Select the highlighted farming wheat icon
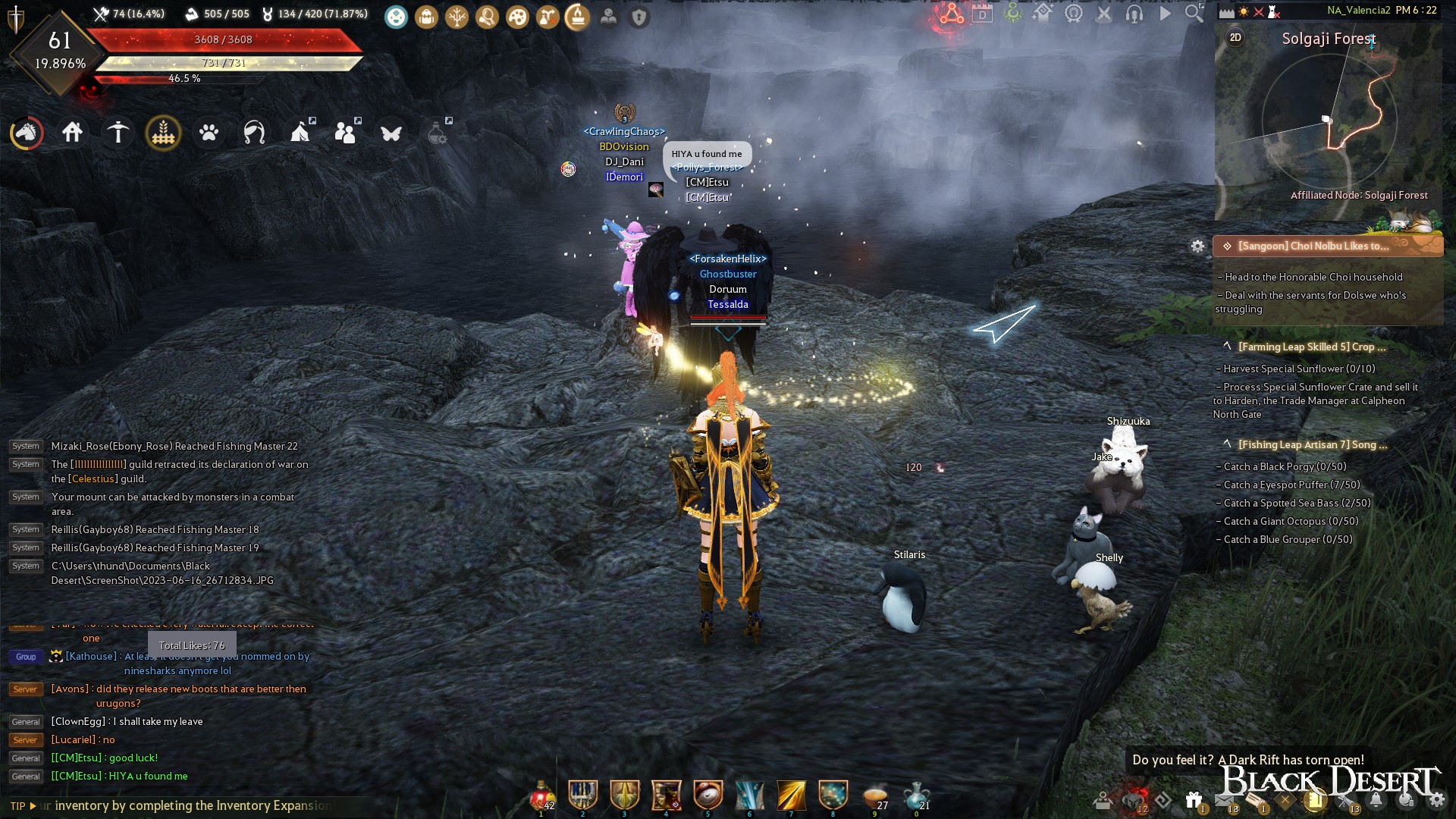 click(164, 132)
